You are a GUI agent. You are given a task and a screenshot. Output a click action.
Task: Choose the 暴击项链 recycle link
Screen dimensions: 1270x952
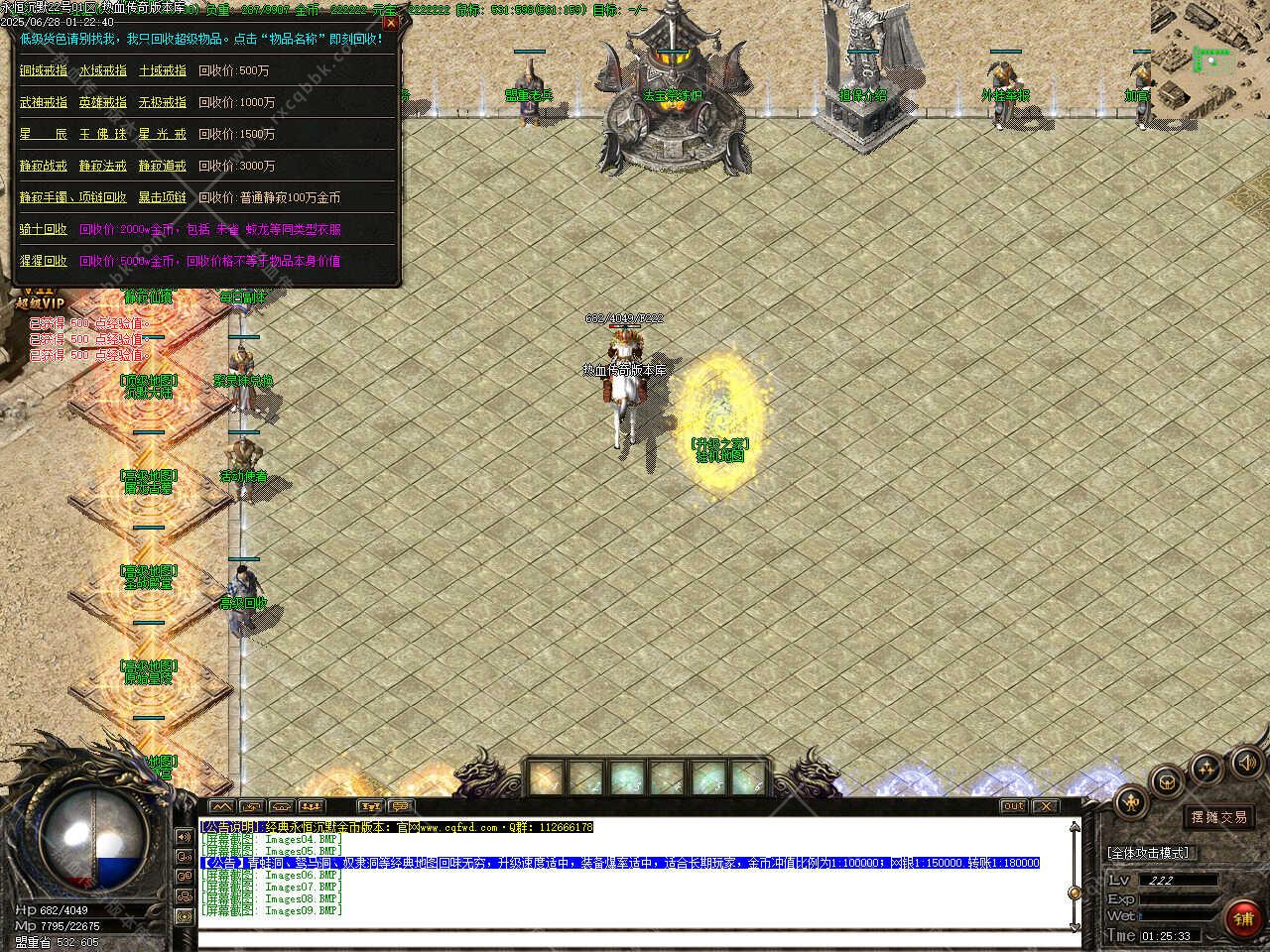162,198
